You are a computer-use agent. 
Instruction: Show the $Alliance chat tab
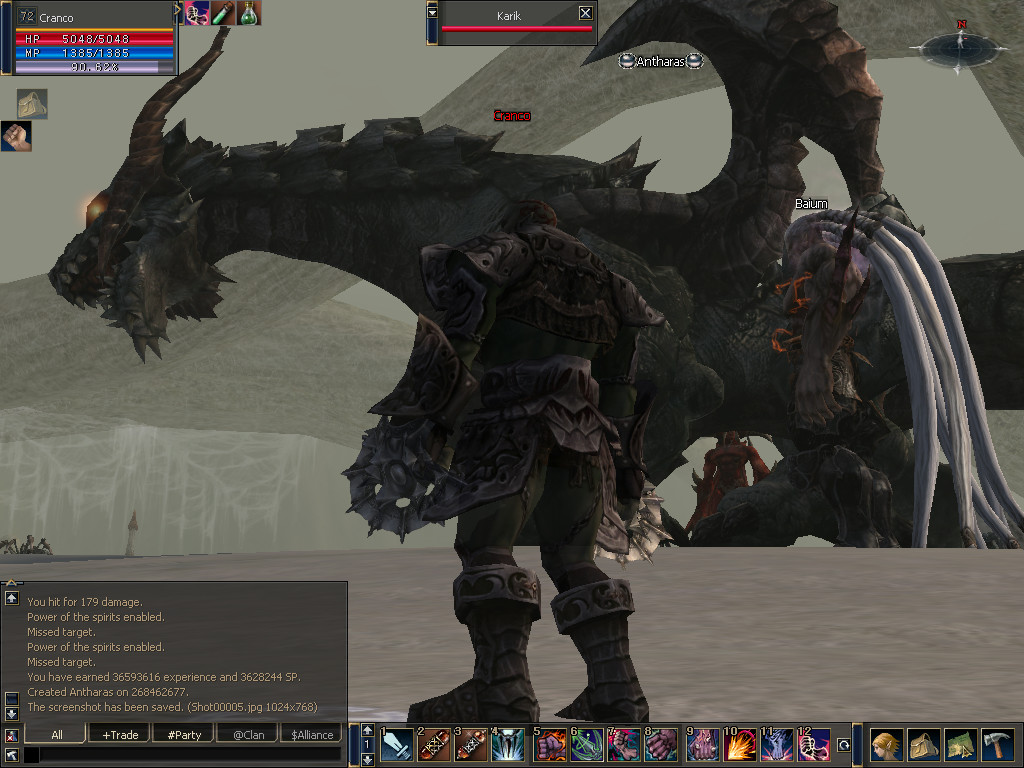point(312,734)
